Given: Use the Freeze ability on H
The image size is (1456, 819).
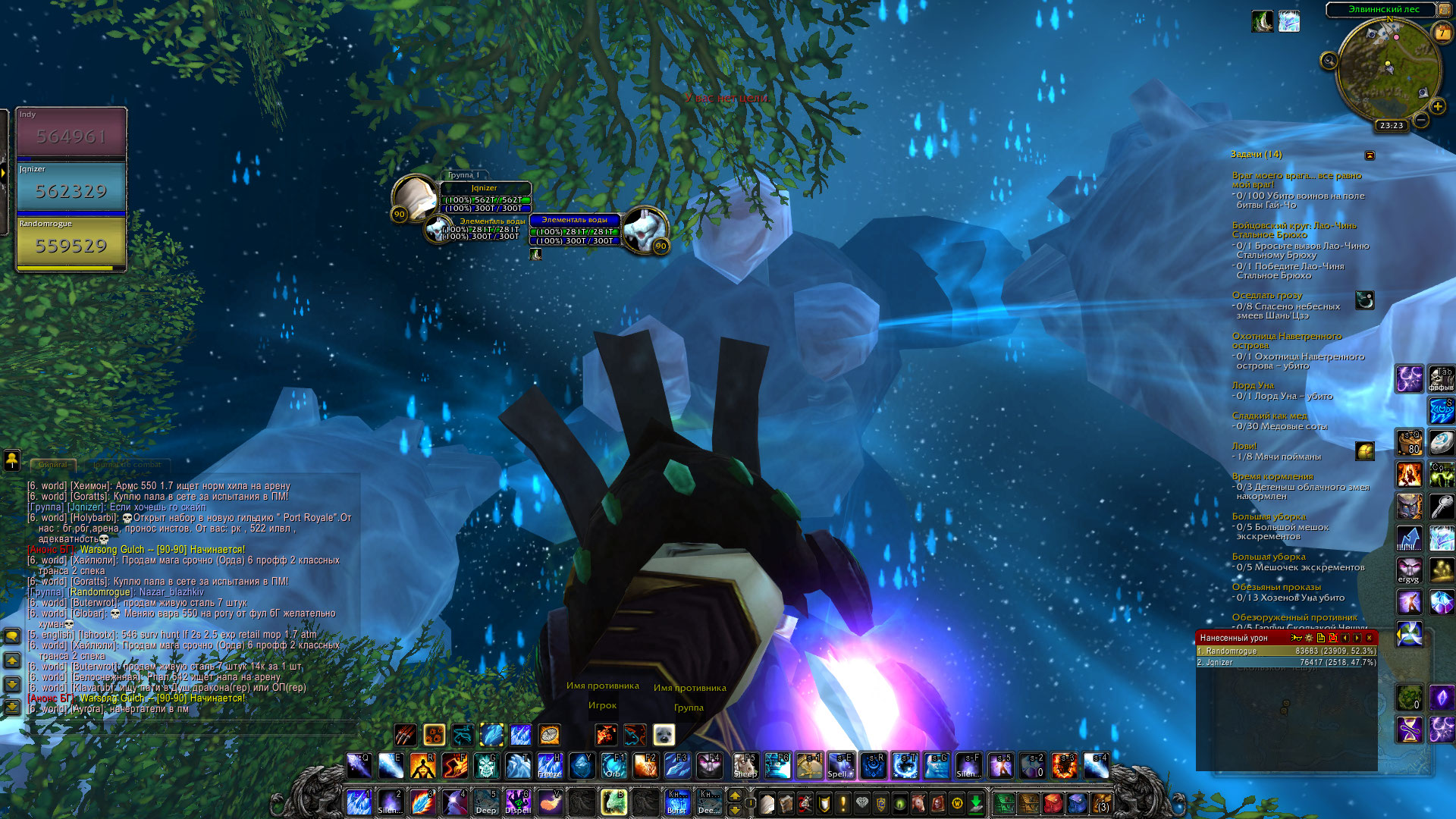Looking at the screenshot, I should [549, 766].
